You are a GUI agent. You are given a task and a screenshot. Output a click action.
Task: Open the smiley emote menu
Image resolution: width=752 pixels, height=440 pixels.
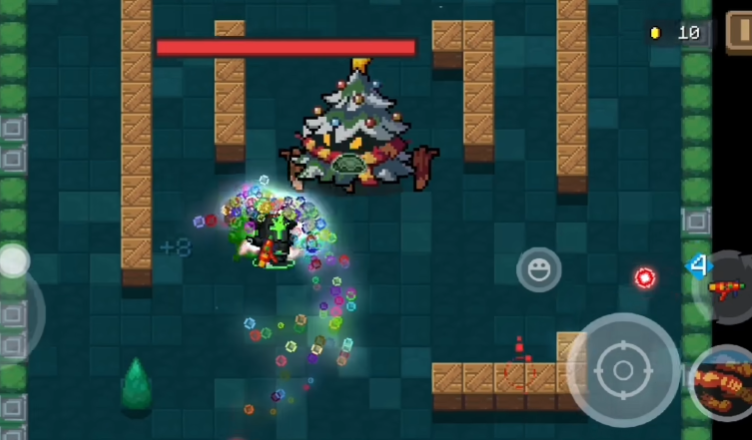click(x=538, y=269)
